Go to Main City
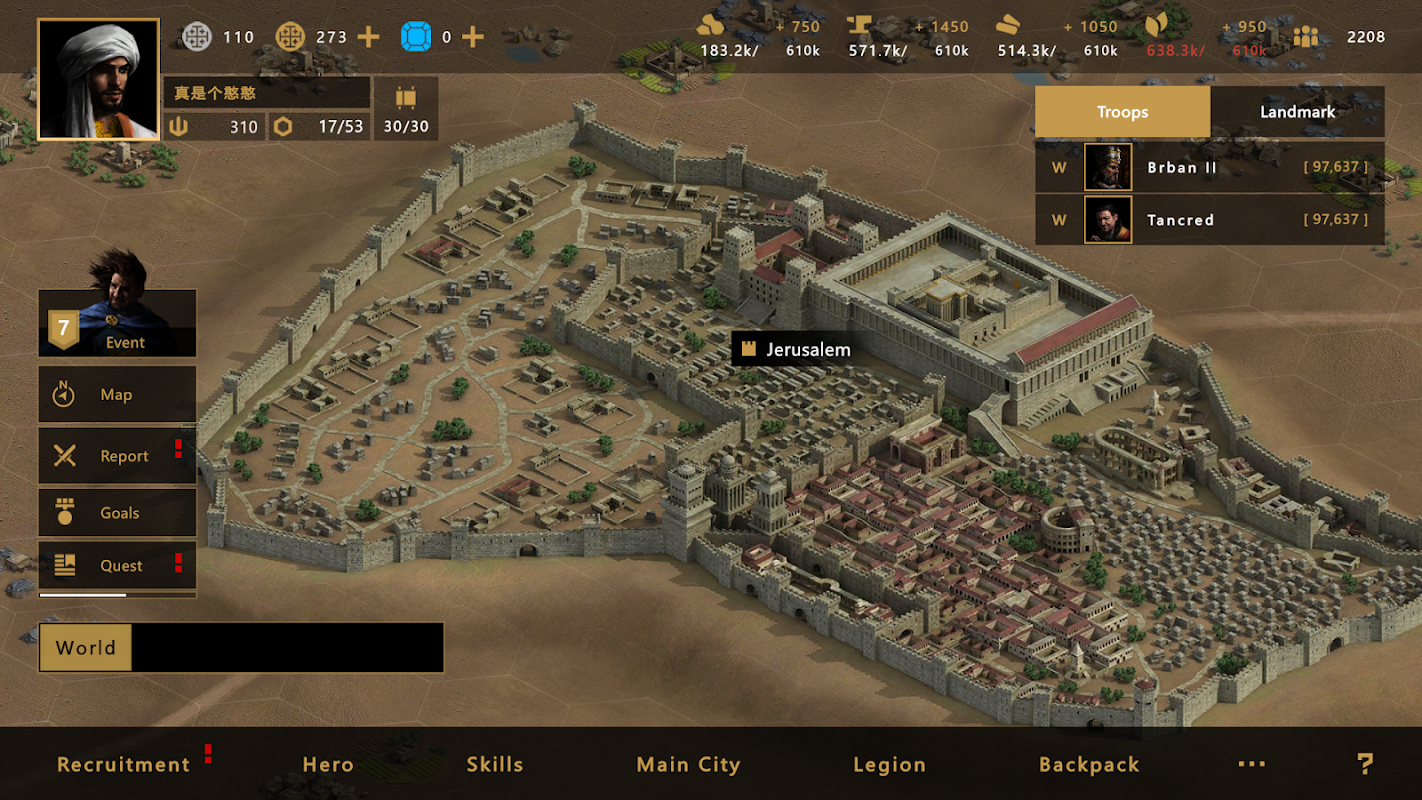 point(688,765)
